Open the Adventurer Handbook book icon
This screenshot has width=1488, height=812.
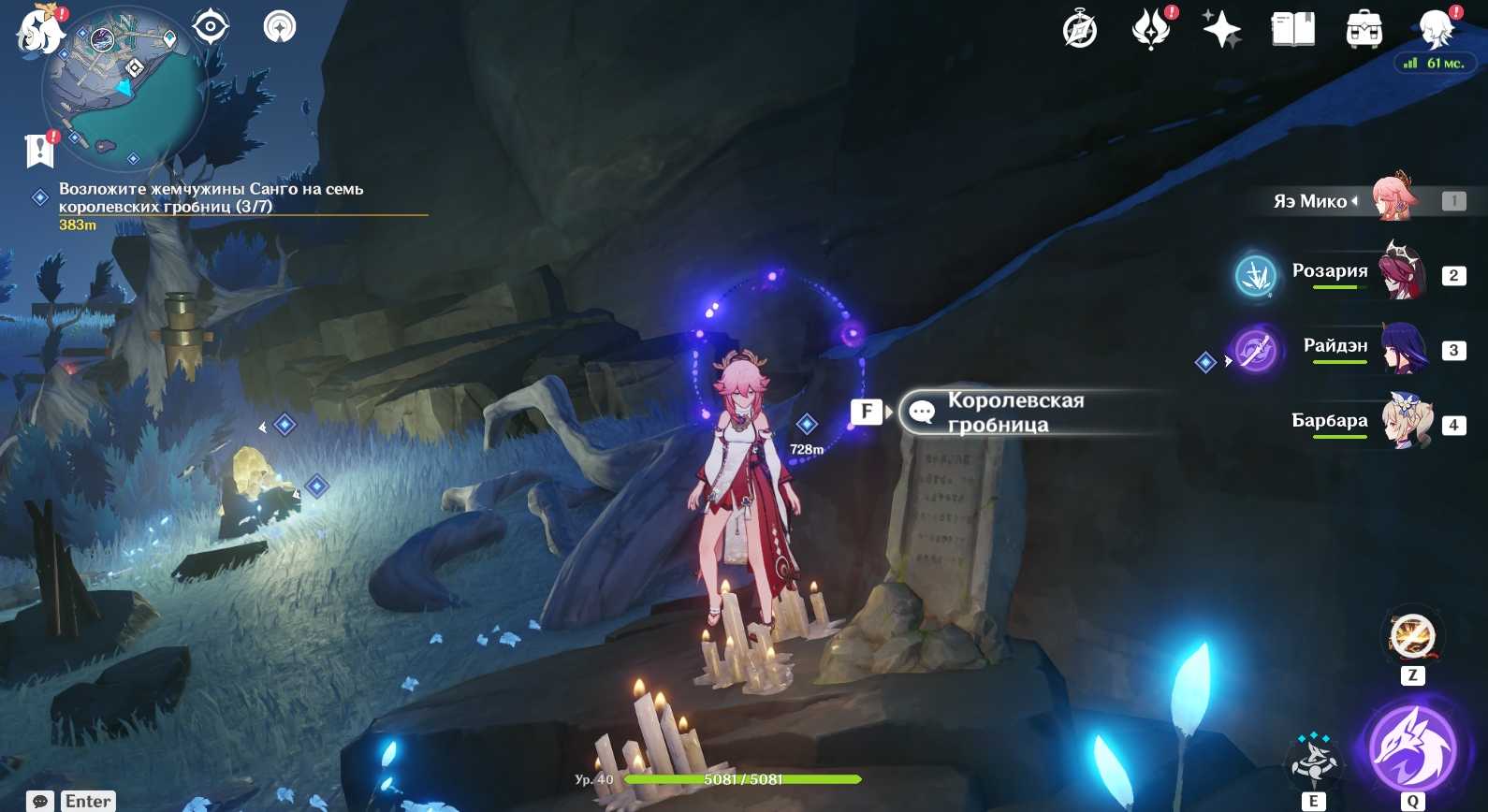[1293, 30]
